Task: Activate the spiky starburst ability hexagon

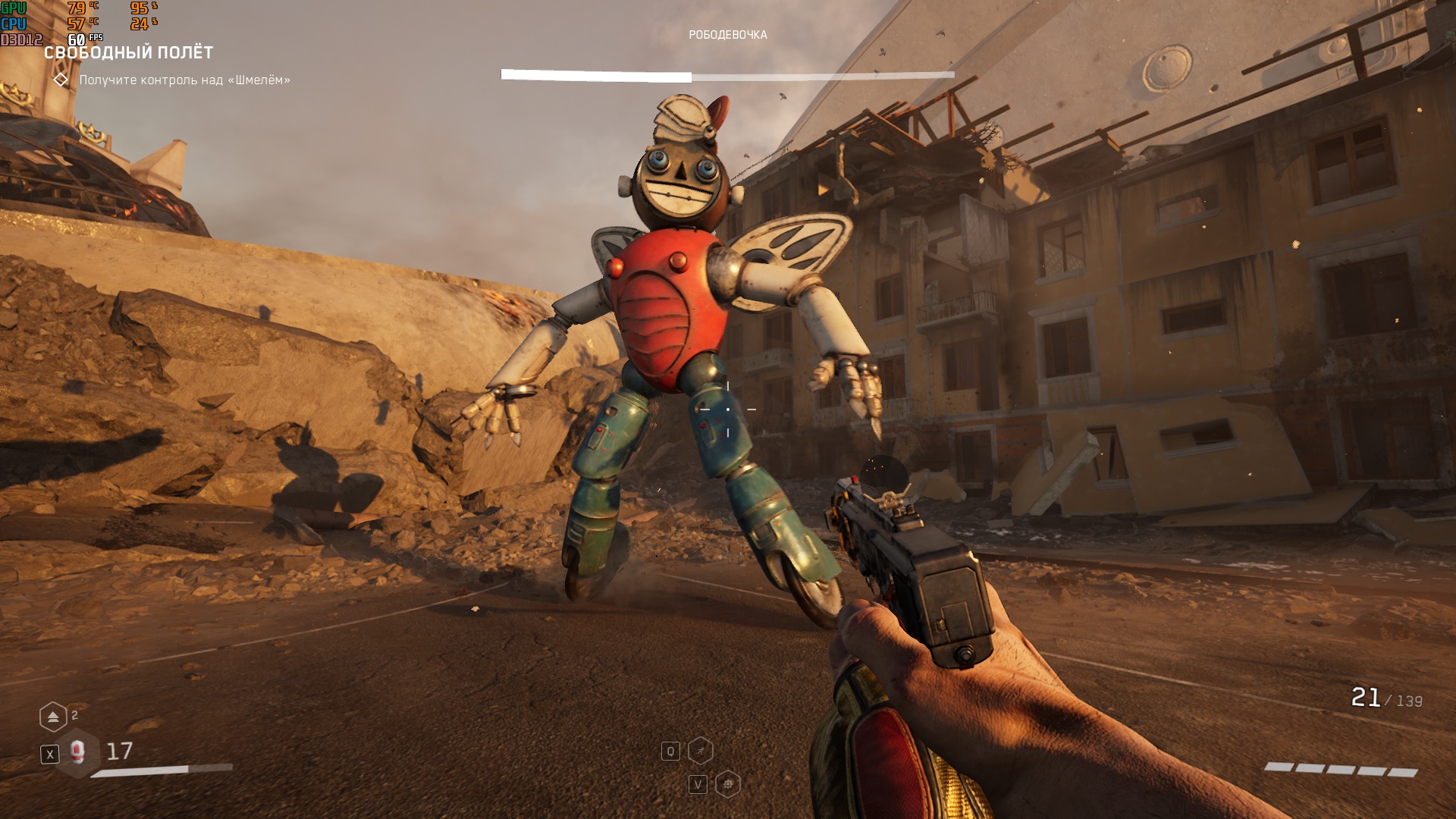Action: (x=727, y=784)
